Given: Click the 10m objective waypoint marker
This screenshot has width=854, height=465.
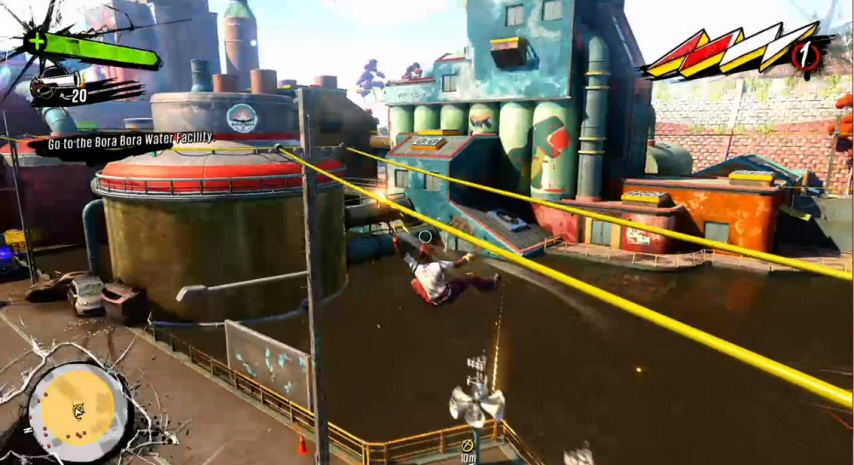Looking at the screenshot, I should tap(466, 444).
